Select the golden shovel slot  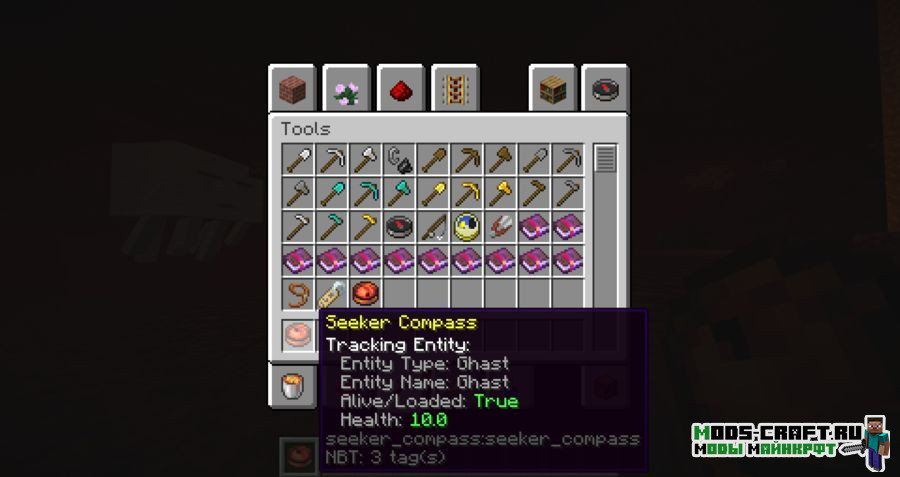[x=433, y=192]
